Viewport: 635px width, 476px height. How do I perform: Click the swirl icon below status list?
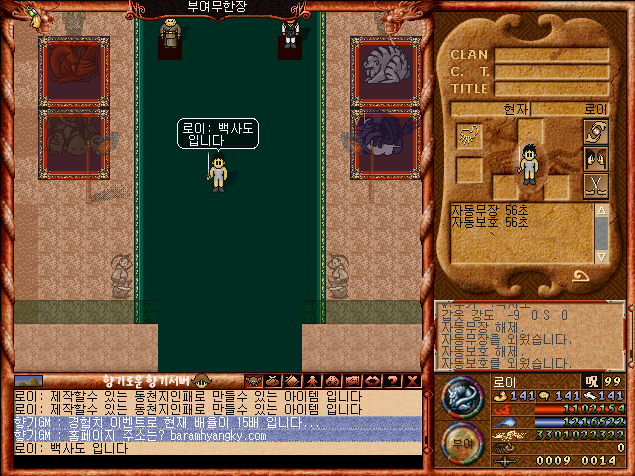(x=581, y=276)
